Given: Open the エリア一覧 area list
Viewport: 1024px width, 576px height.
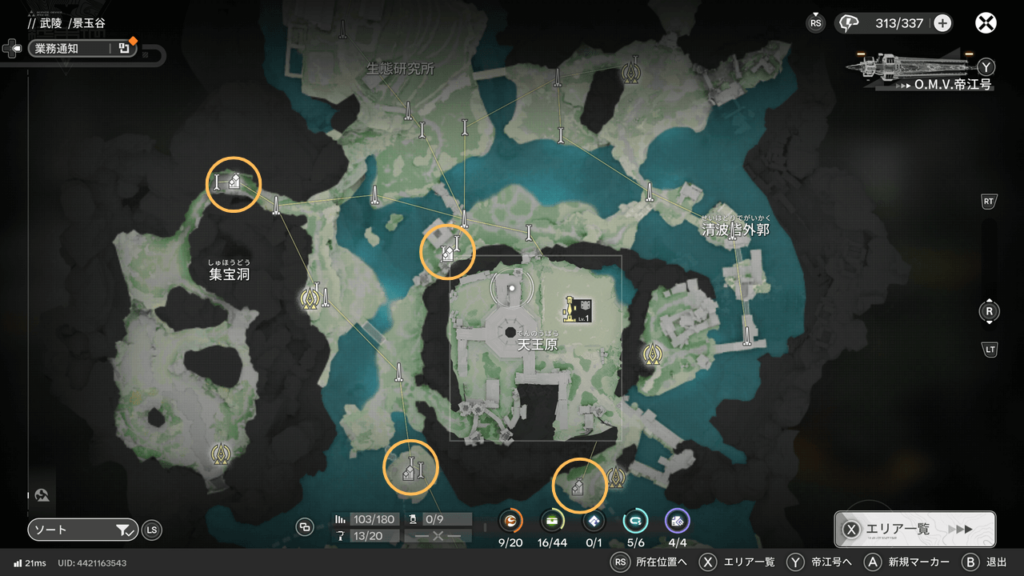Looking at the screenshot, I should (914, 529).
